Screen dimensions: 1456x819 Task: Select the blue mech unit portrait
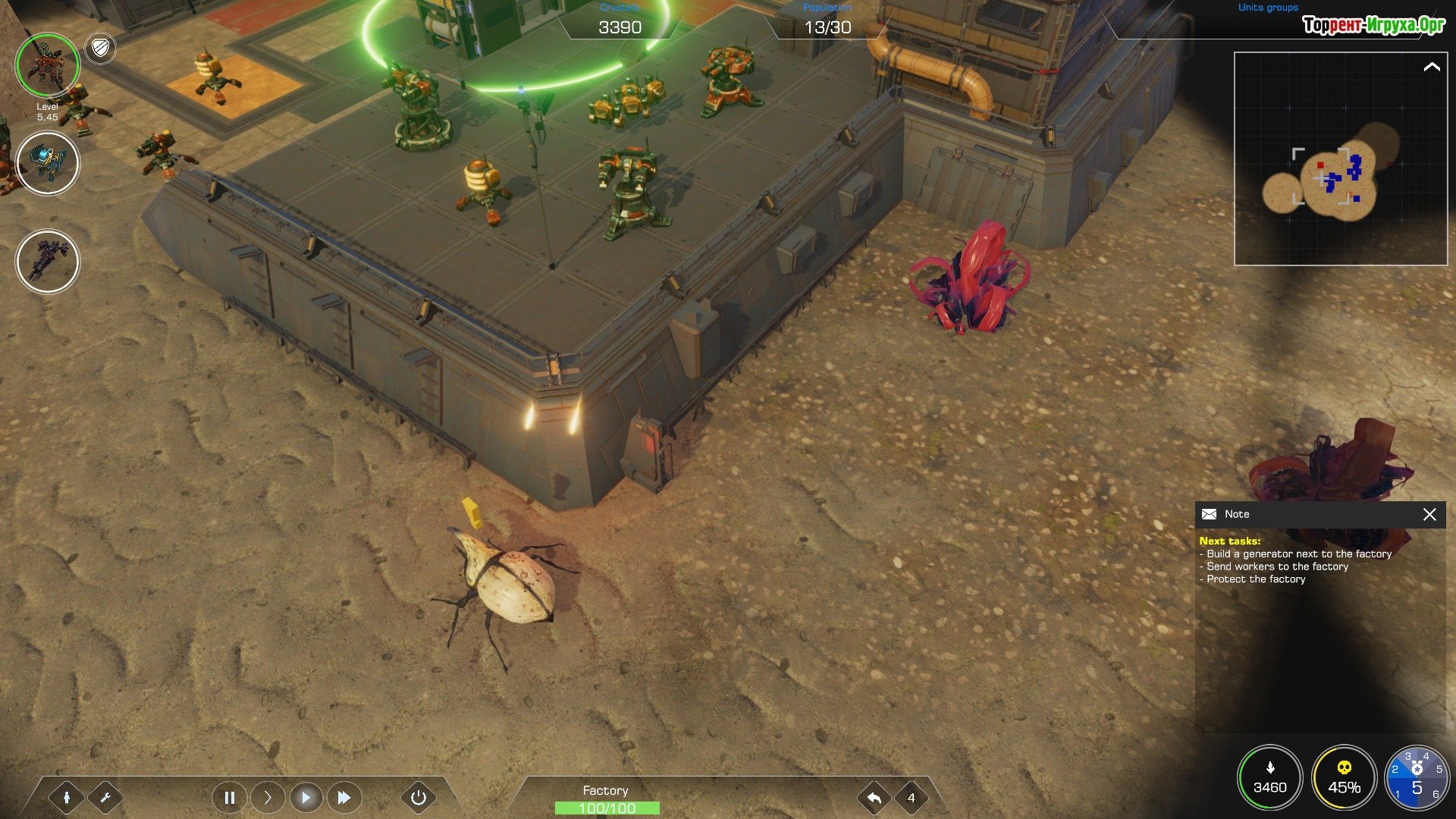[x=47, y=163]
